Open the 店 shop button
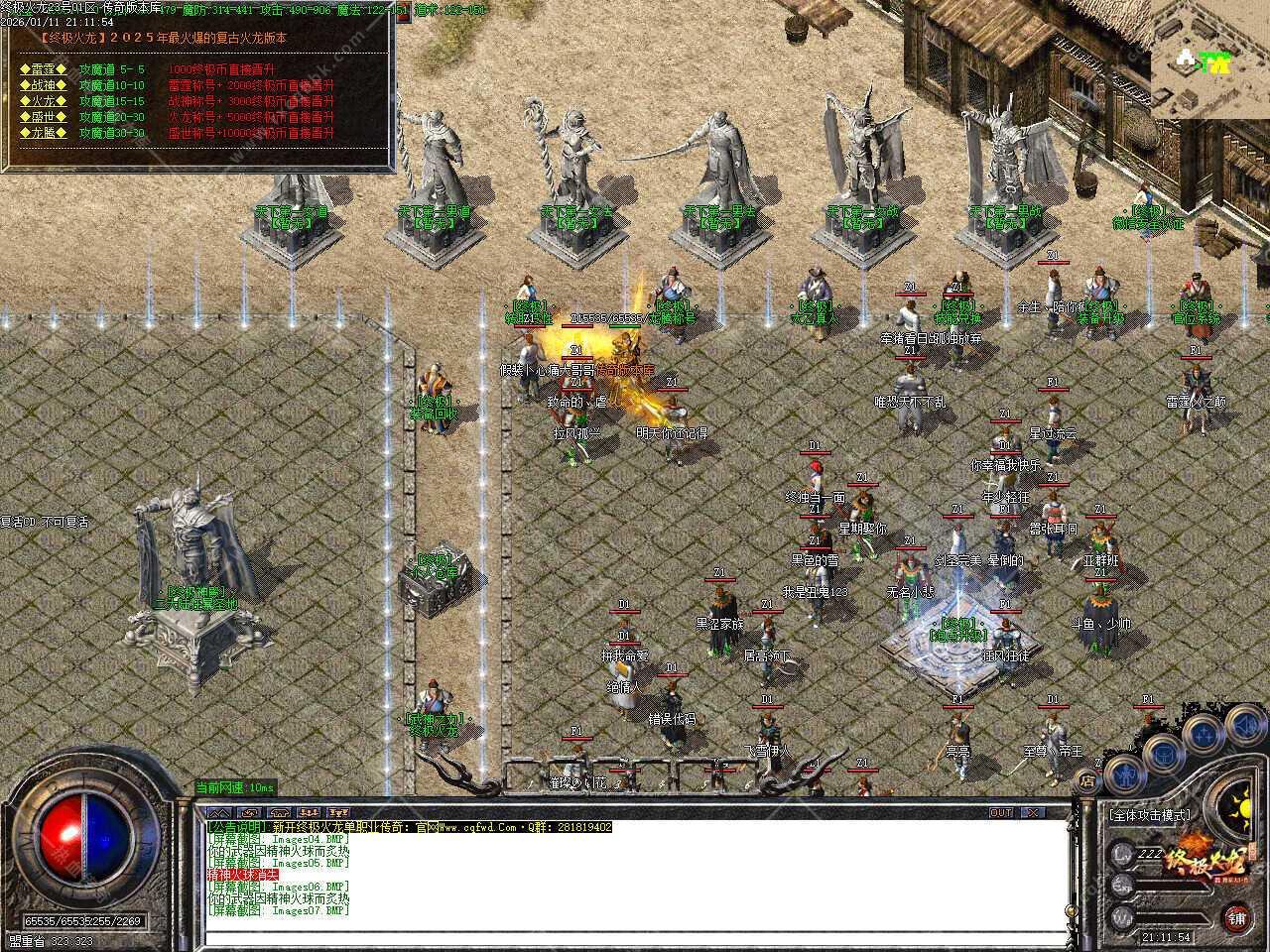 [x=1088, y=782]
